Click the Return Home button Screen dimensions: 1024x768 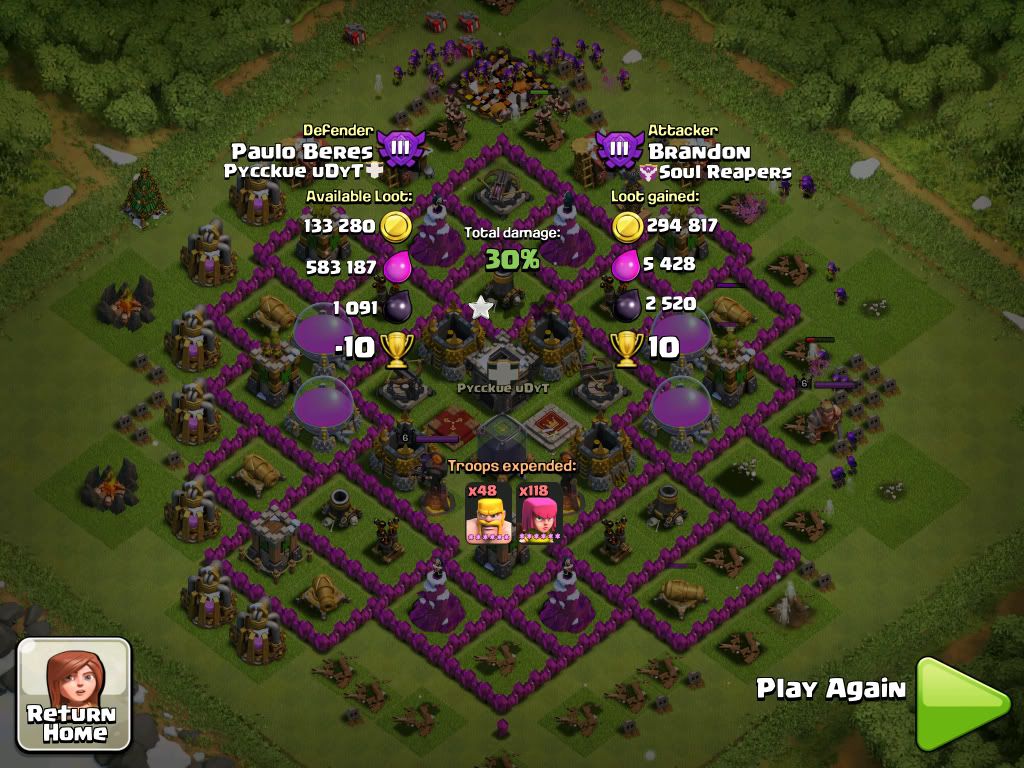74,694
